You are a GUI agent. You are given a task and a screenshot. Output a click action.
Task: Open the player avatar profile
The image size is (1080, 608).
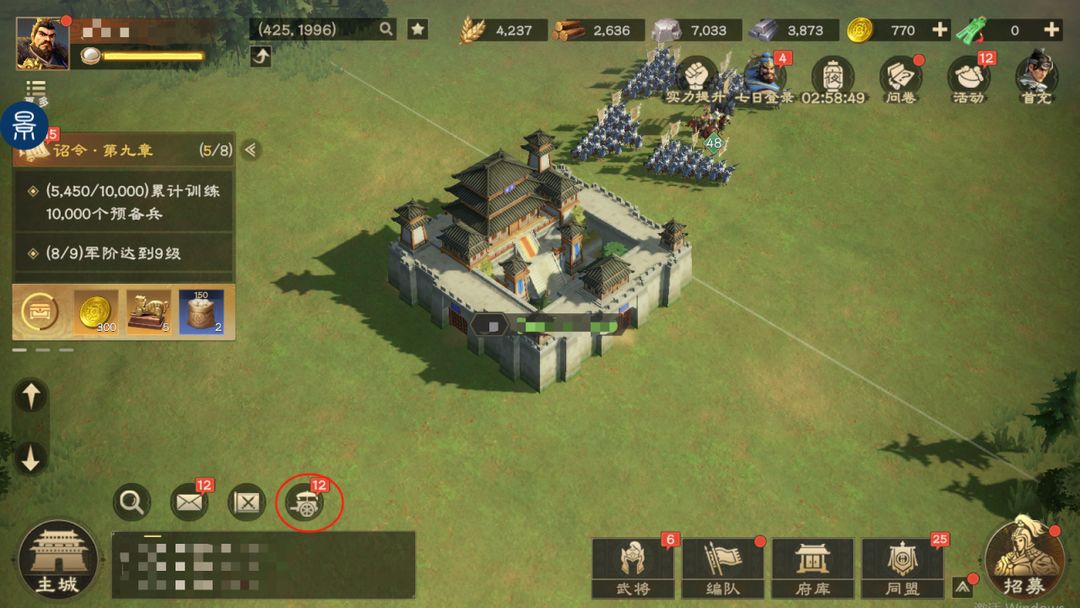[42, 43]
